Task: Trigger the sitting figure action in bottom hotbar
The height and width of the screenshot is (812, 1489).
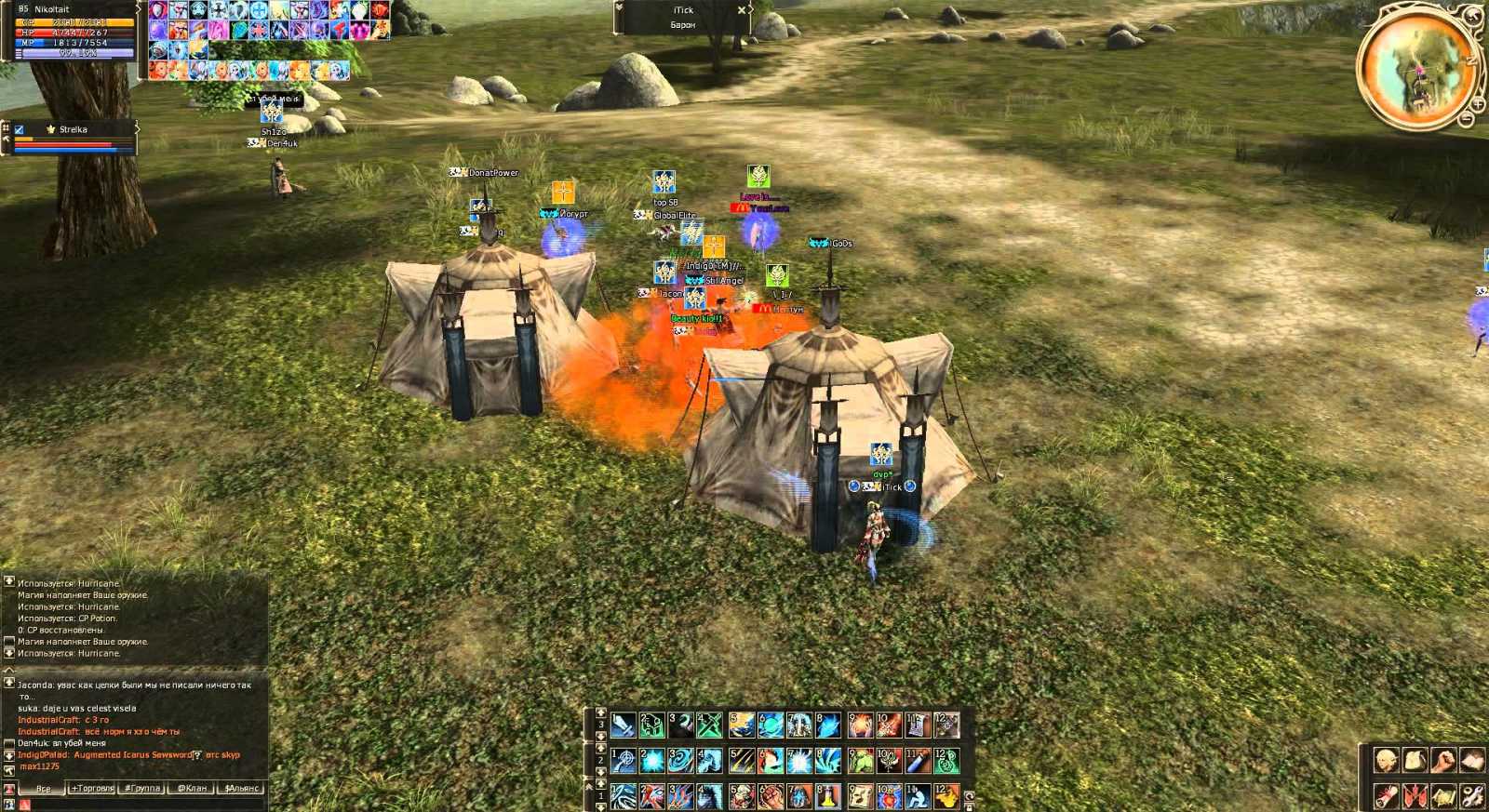Action: click(x=917, y=796)
